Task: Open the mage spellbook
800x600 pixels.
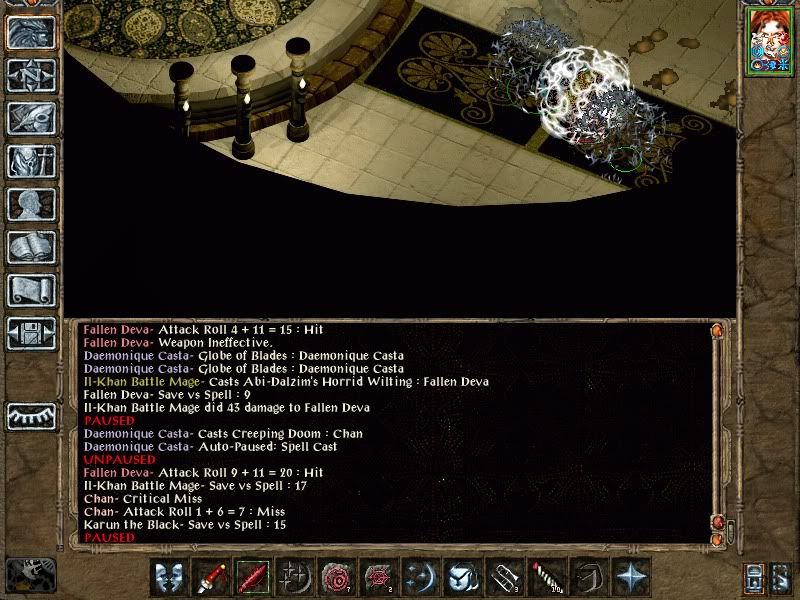Action: [31, 247]
